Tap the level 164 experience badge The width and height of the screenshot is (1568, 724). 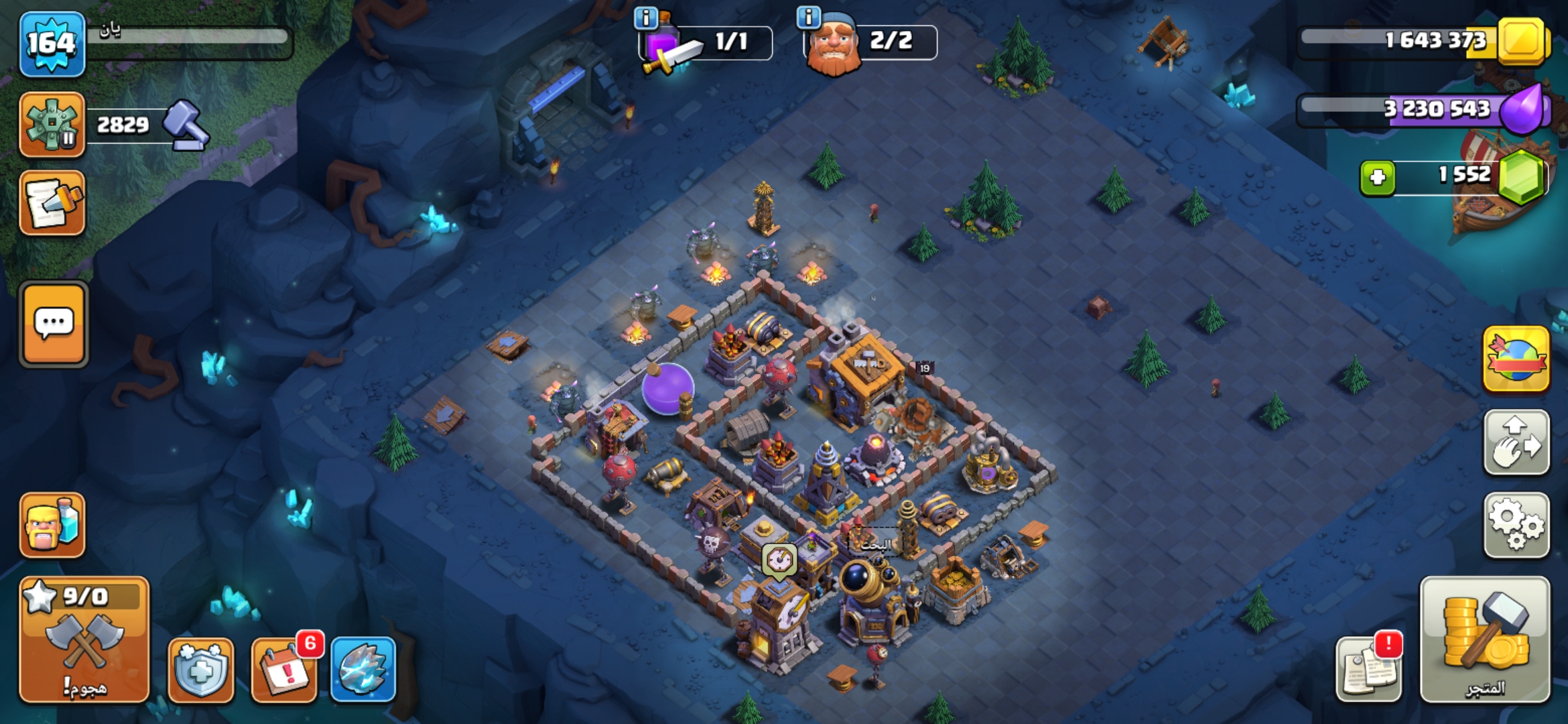tap(52, 44)
